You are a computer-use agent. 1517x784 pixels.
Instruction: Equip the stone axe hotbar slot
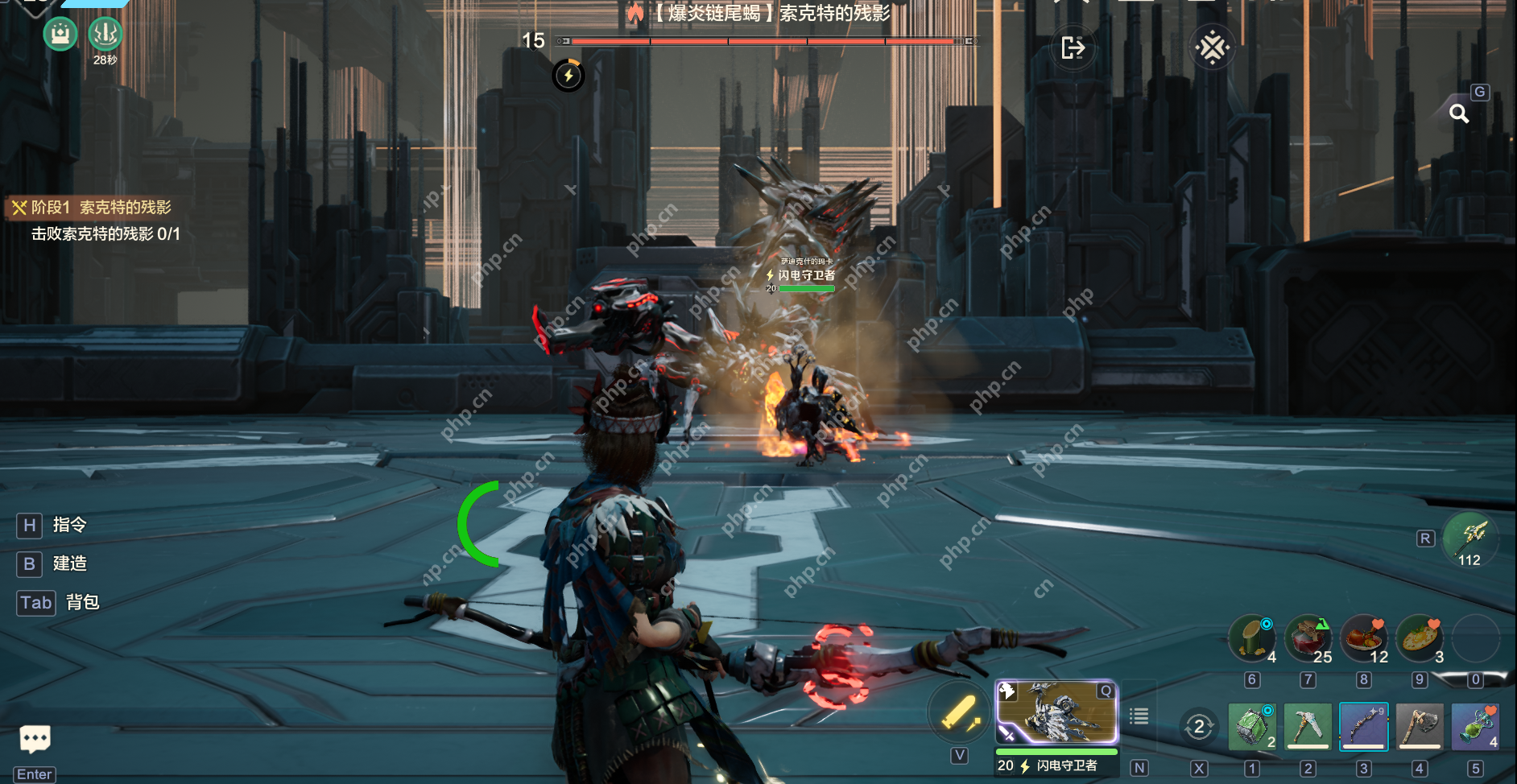pos(1420,726)
